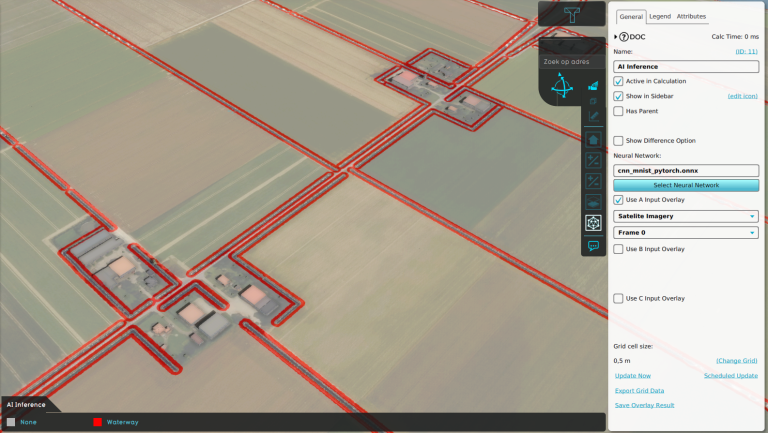
Task: Open the Frame 0 dropdown
Action: (x=686, y=233)
